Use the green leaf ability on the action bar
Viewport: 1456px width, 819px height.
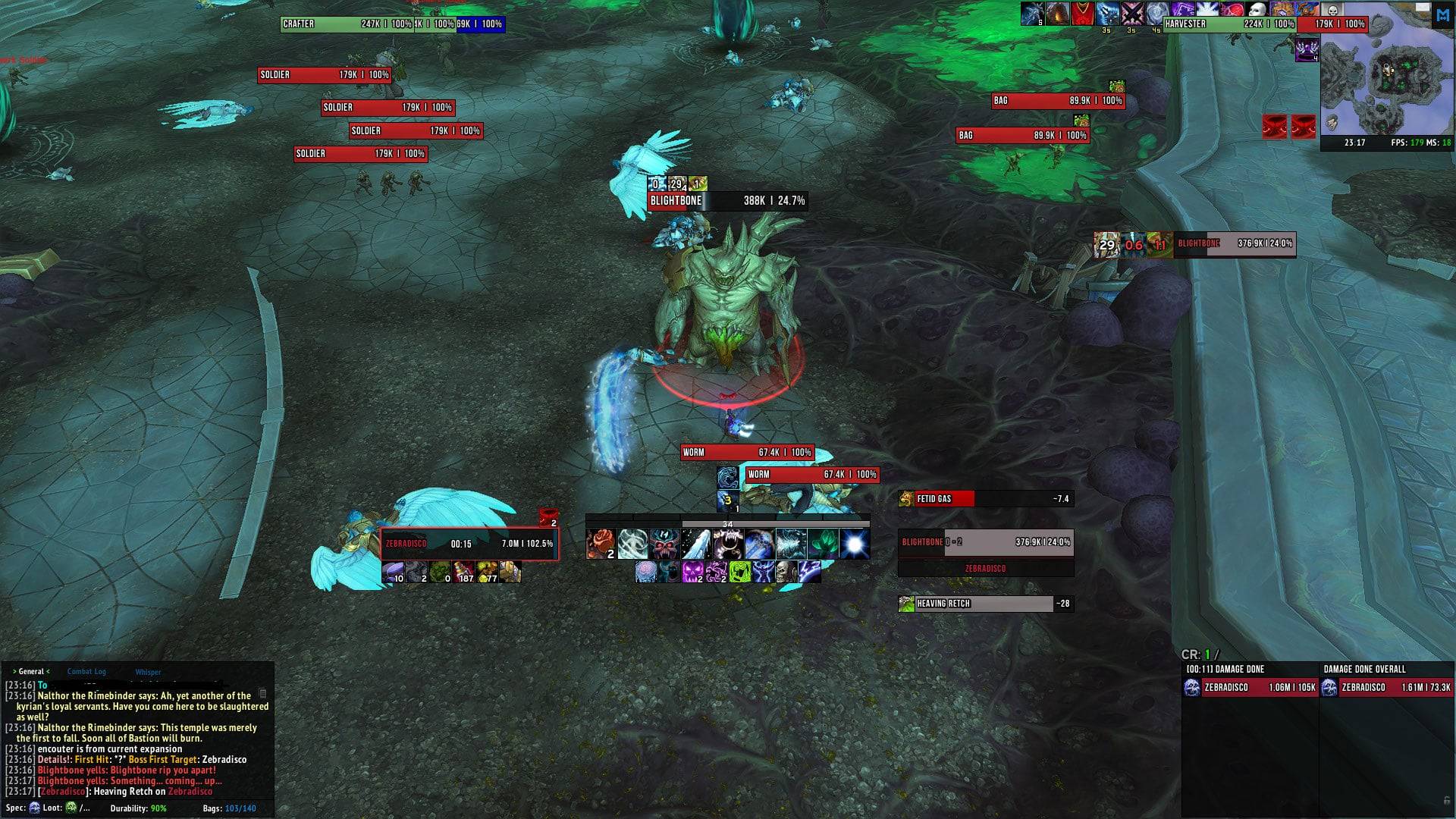click(x=823, y=544)
